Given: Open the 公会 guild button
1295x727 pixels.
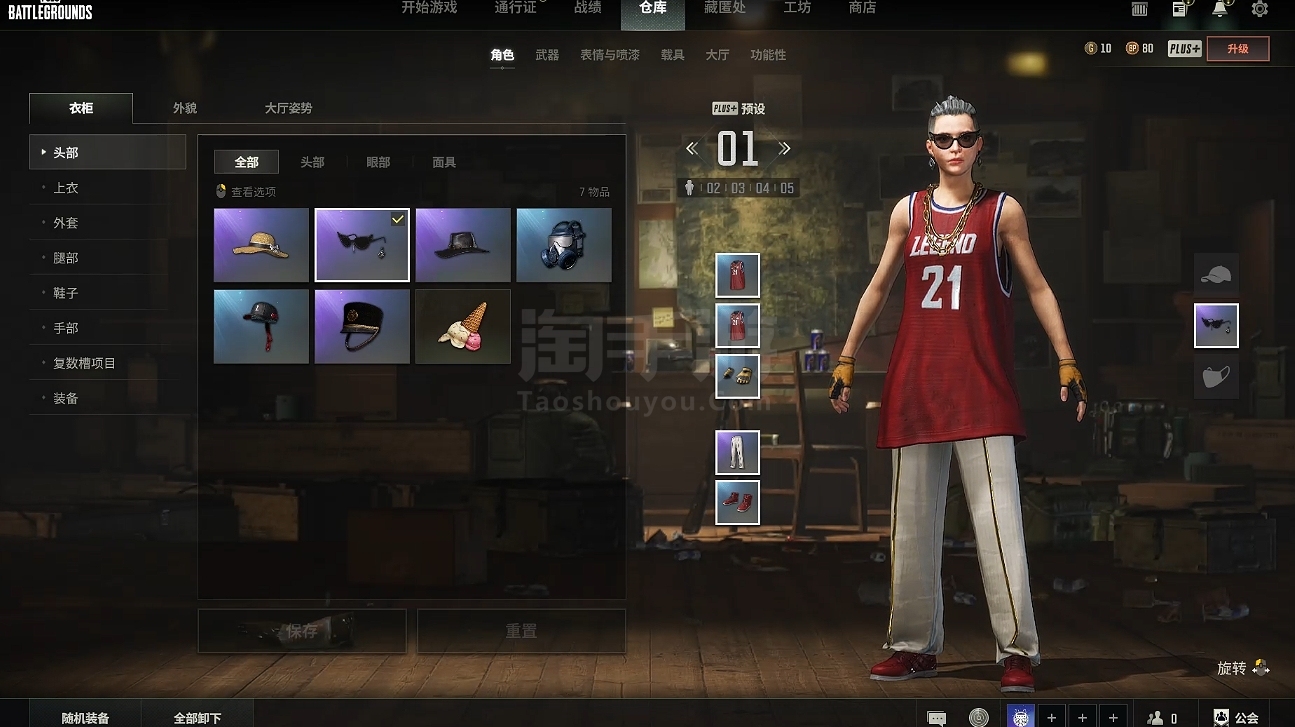Looking at the screenshot, I should pyautogui.click(x=1236, y=717).
